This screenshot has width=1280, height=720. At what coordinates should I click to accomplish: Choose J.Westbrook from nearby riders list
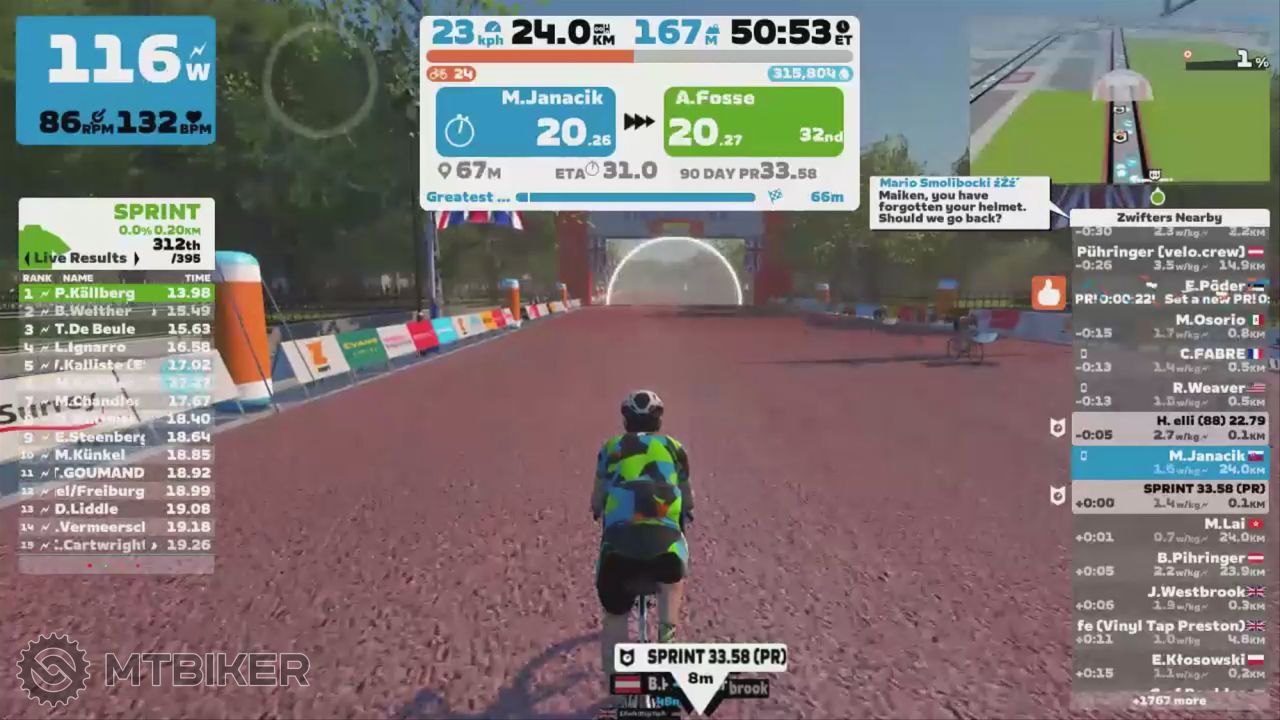coord(1169,598)
